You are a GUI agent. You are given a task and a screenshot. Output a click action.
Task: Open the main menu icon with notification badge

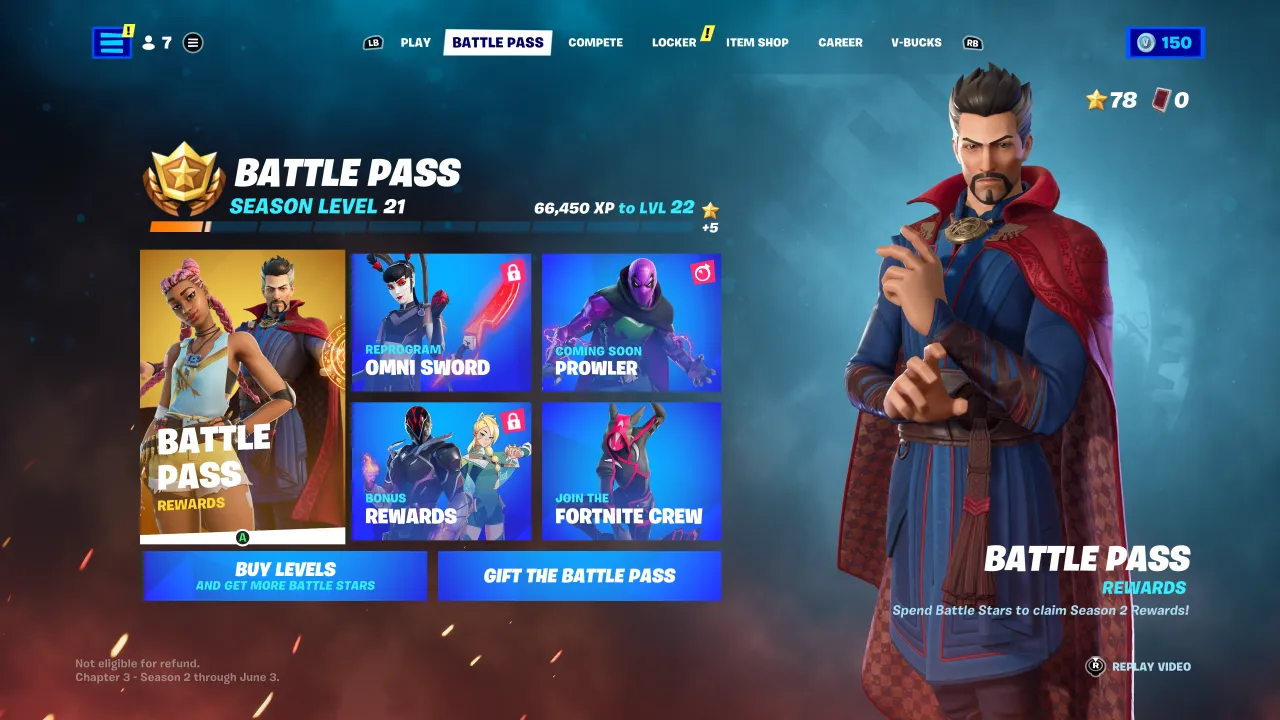[110, 42]
